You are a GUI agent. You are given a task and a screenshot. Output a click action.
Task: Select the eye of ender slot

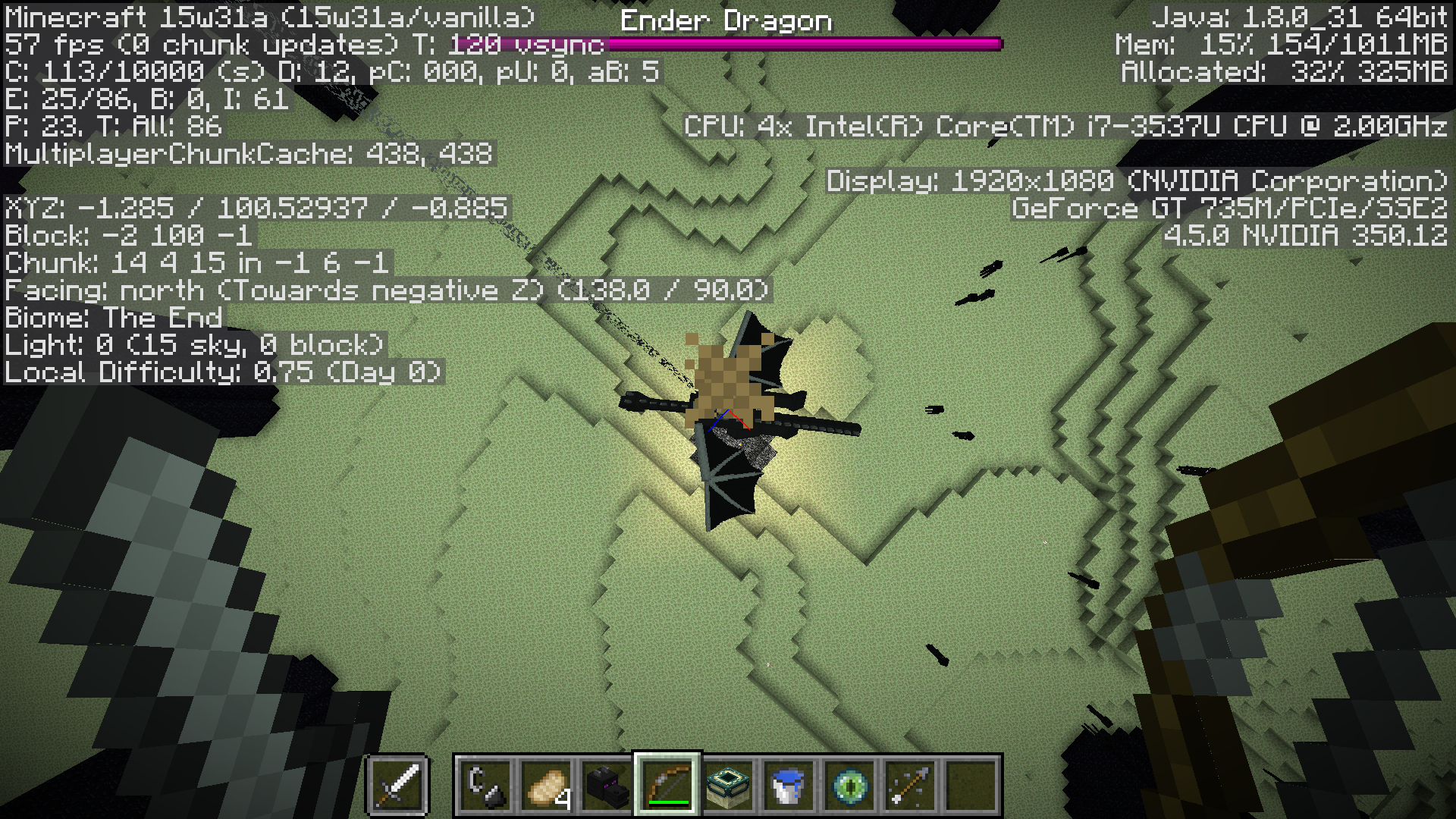coord(849,786)
